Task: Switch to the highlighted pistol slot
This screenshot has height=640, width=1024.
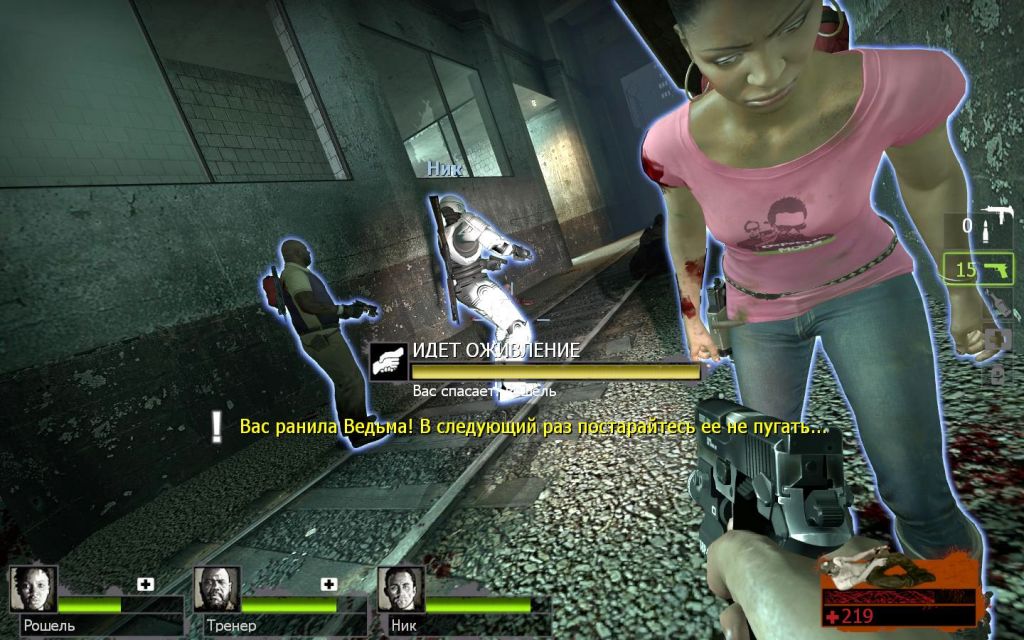Action: coord(979,269)
